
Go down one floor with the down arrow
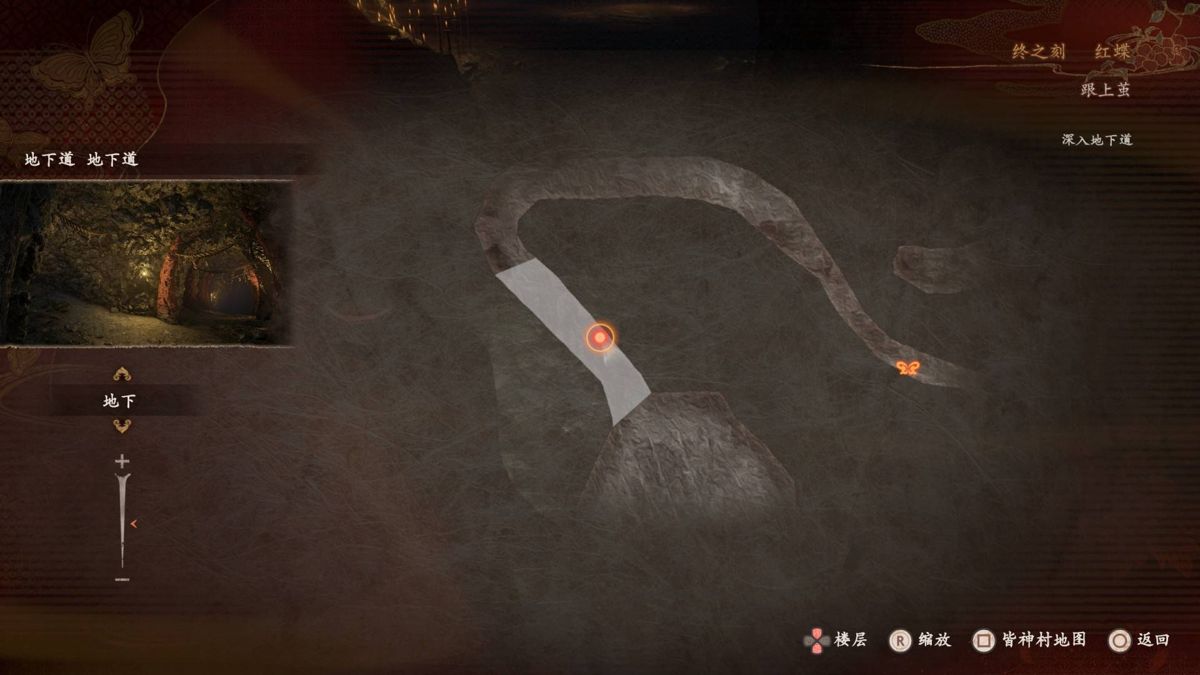[x=122, y=427]
